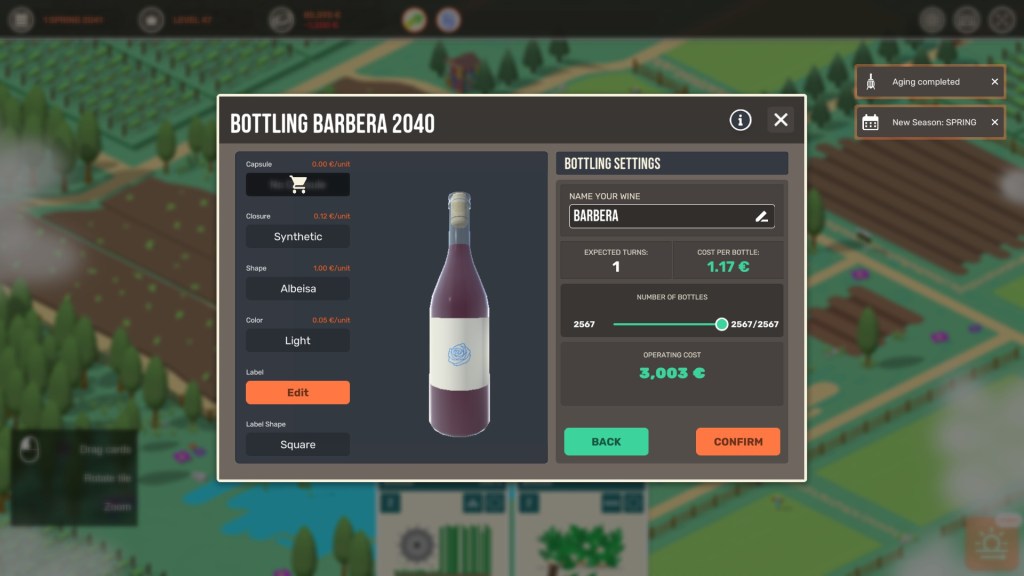Change the Synthetic closure option

coord(298,237)
